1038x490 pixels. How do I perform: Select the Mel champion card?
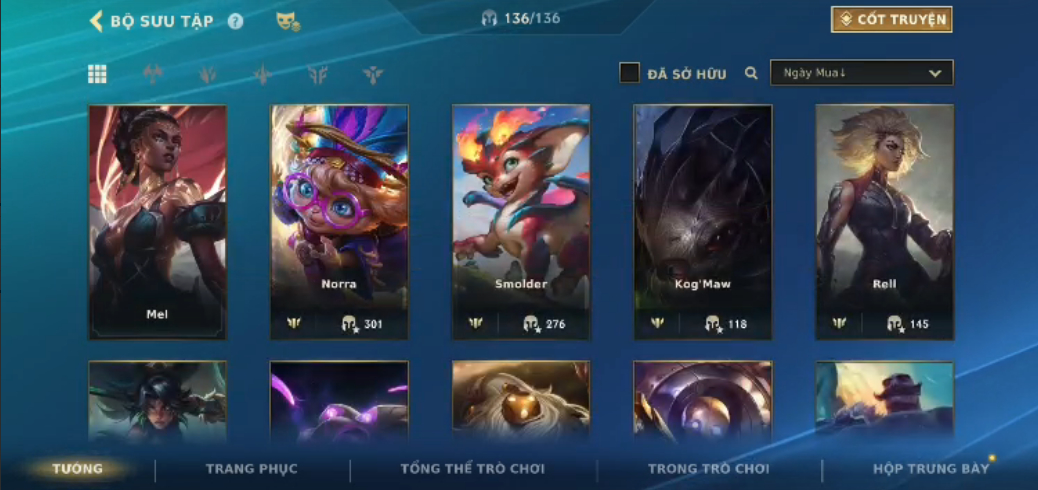[x=157, y=222]
